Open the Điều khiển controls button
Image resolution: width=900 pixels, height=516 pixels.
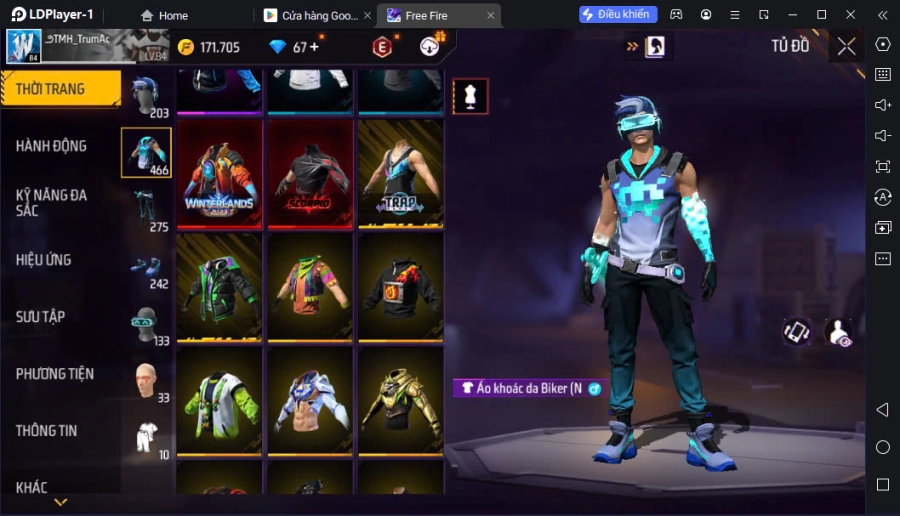pos(618,15)
